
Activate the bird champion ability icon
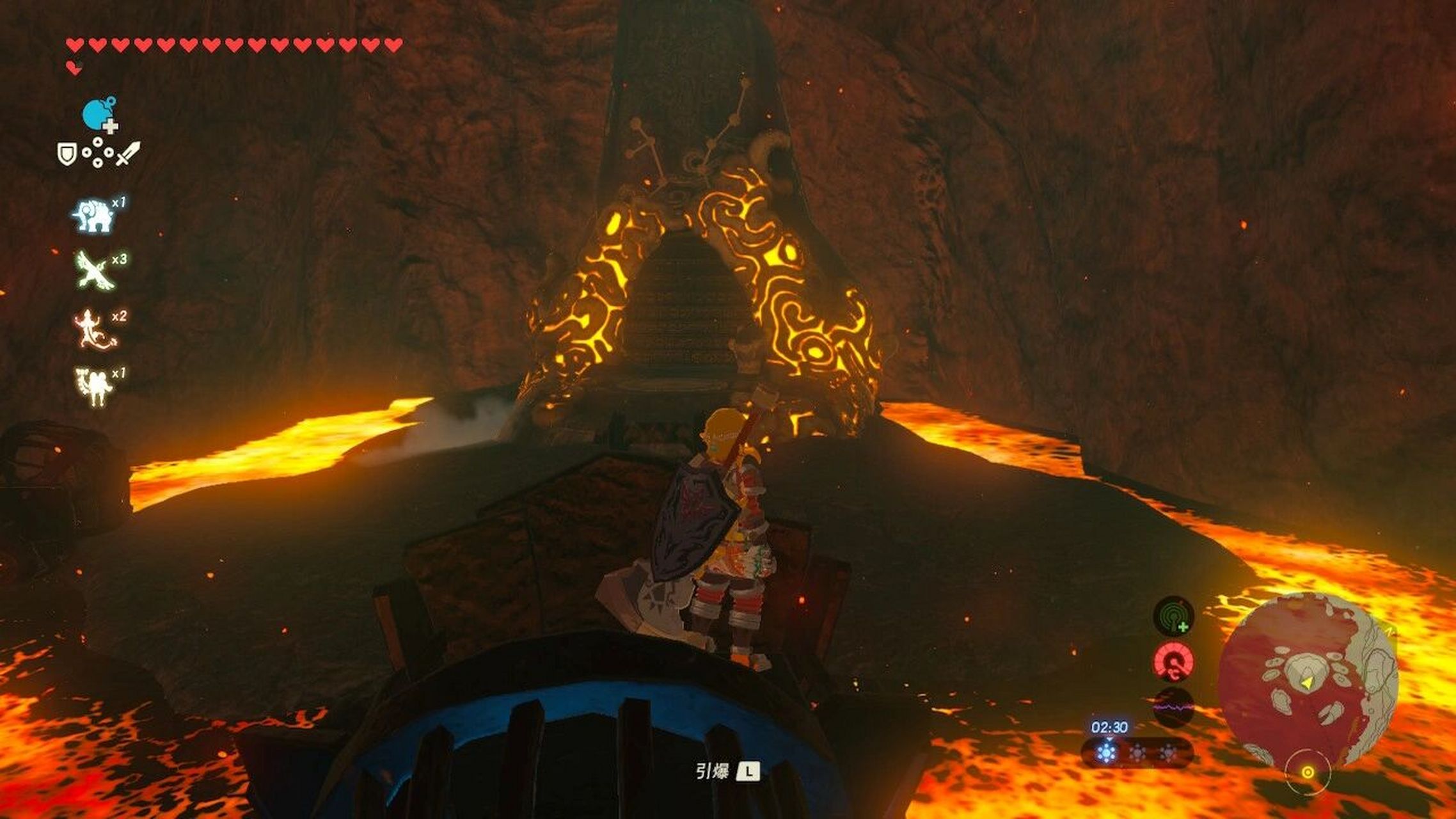(x=95, y=270)
